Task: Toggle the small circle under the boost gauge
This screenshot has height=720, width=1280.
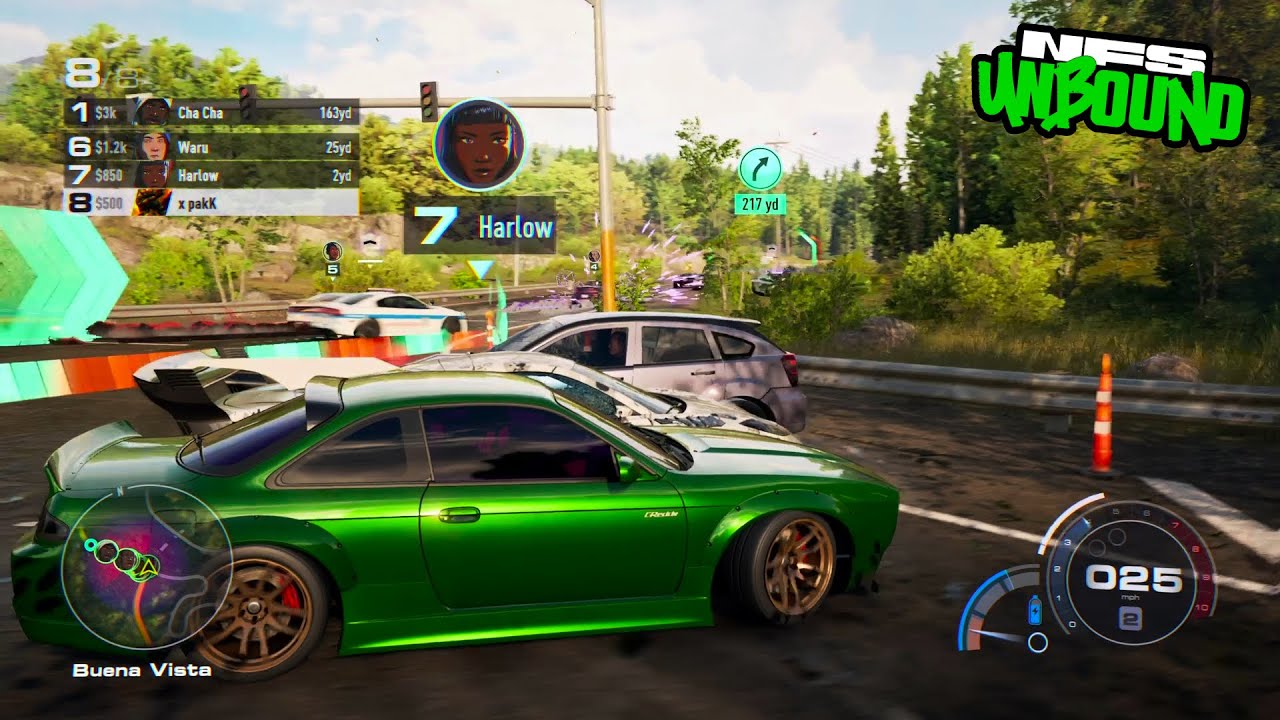Action: 1037,642
